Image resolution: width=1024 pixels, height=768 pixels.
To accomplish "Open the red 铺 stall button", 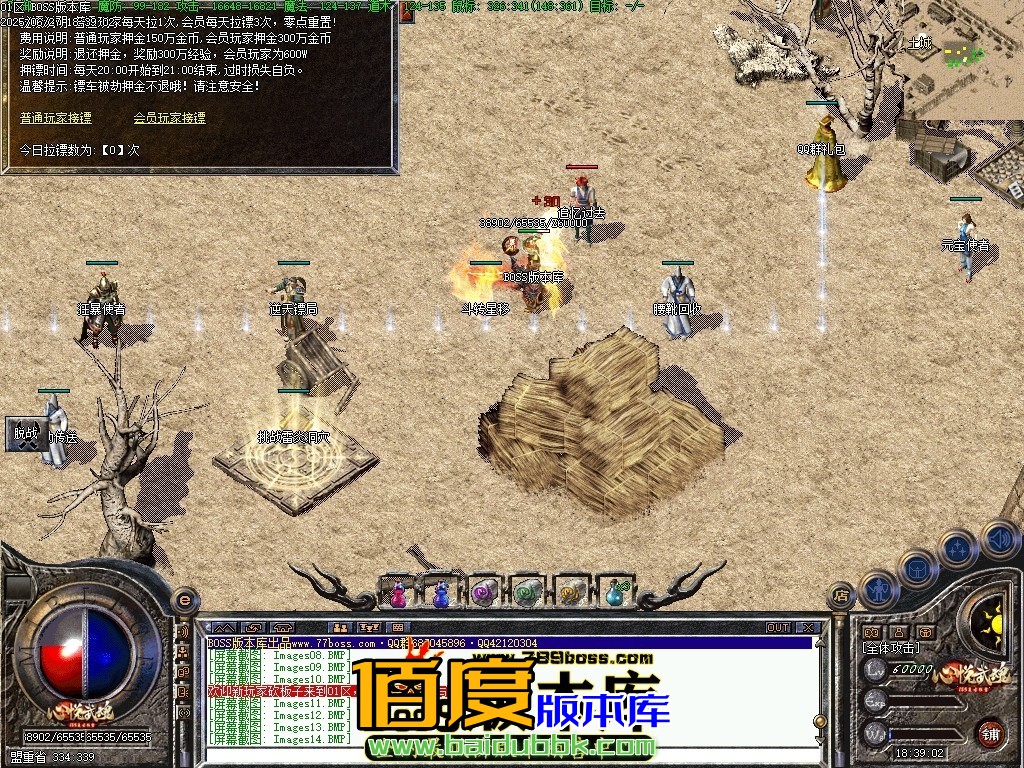I will pyautogui.click(x=990, y=731).
